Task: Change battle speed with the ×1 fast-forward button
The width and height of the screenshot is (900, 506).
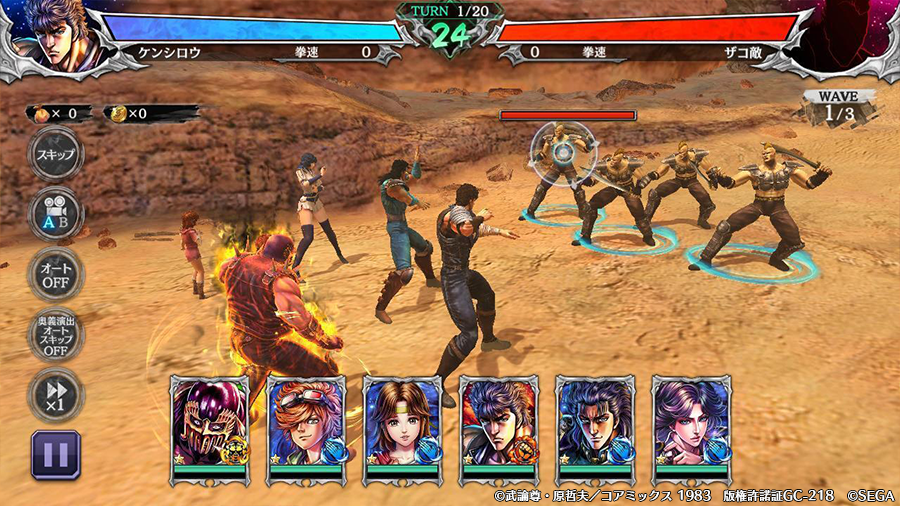Action: (x=55, y=394)
